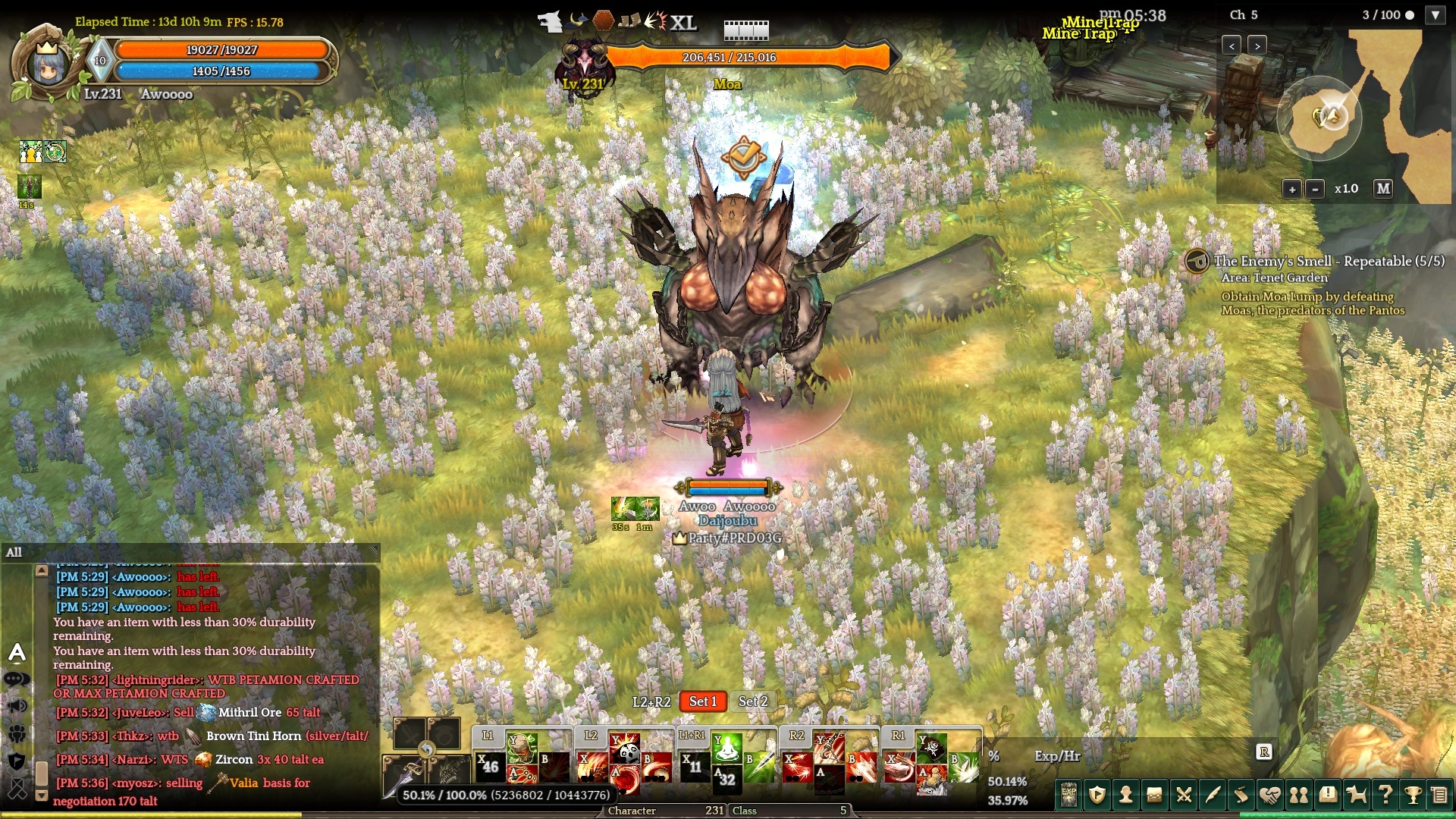
Task: Activate the skull skill in L2 group
Action: [x=628, y=752]
